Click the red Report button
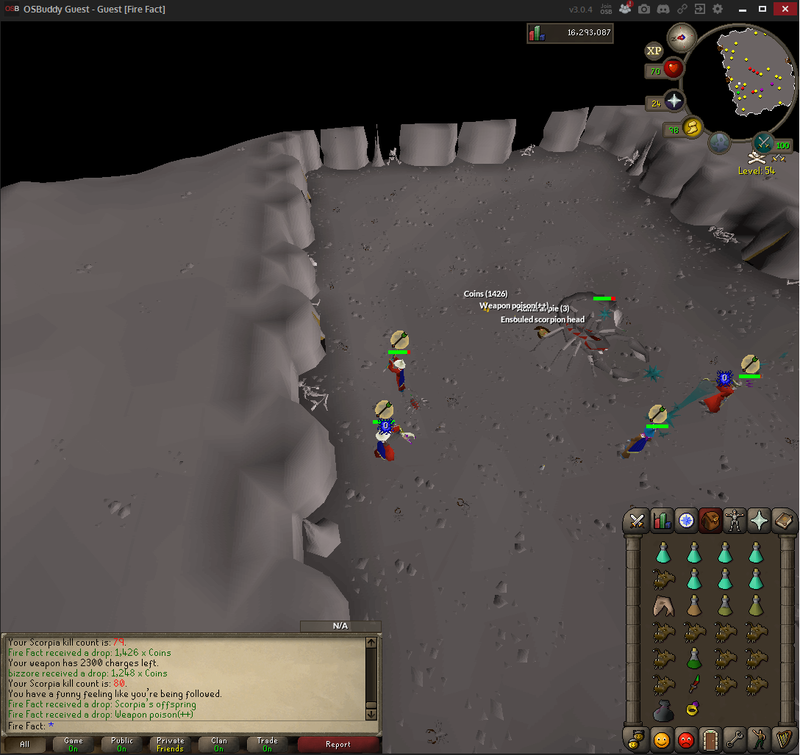Image resolution: width=800 pixels, height=755 pixels. click(x=338, y=744)
